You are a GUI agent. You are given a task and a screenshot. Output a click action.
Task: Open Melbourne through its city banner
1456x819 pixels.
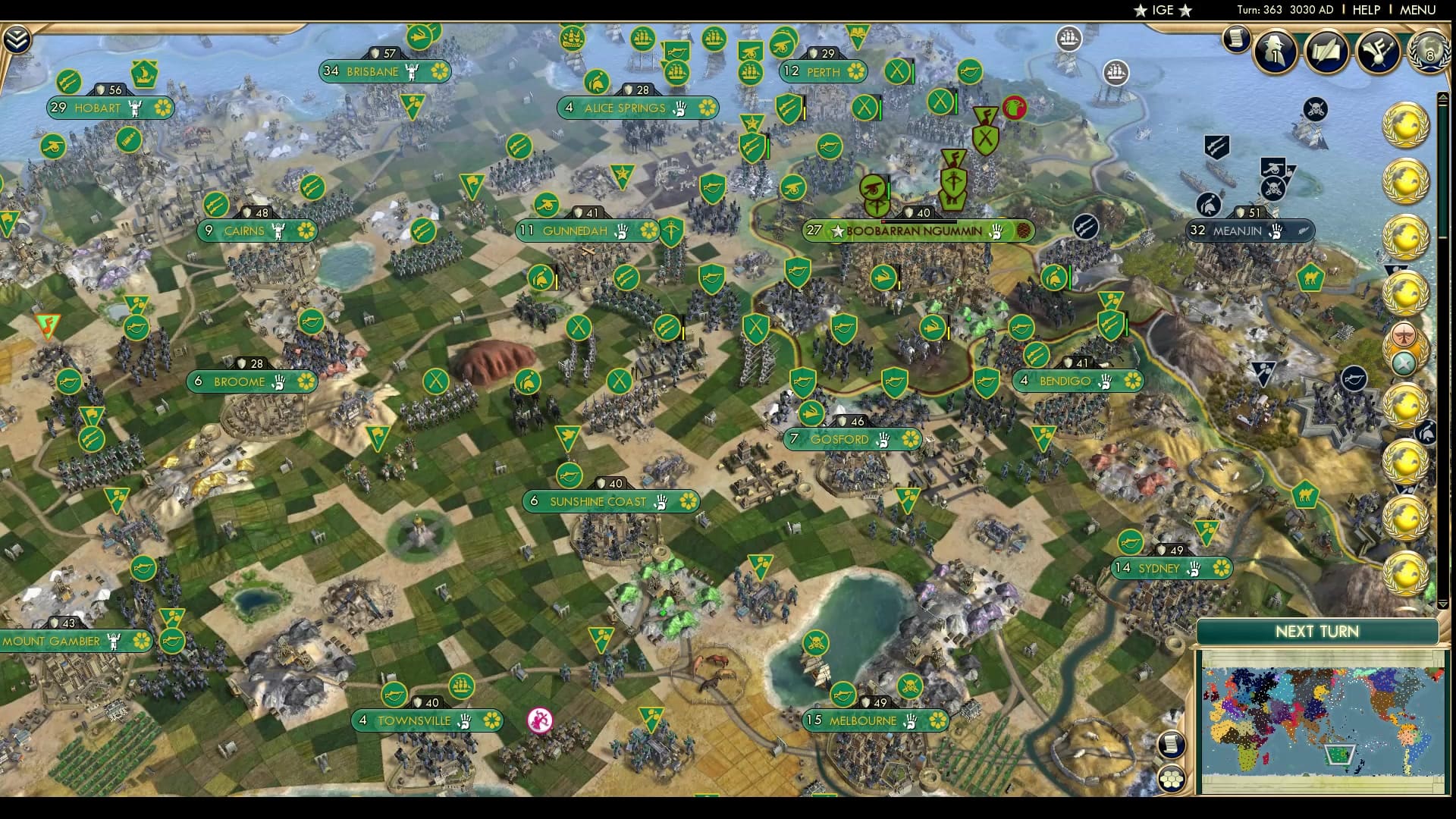pos(864,721)
